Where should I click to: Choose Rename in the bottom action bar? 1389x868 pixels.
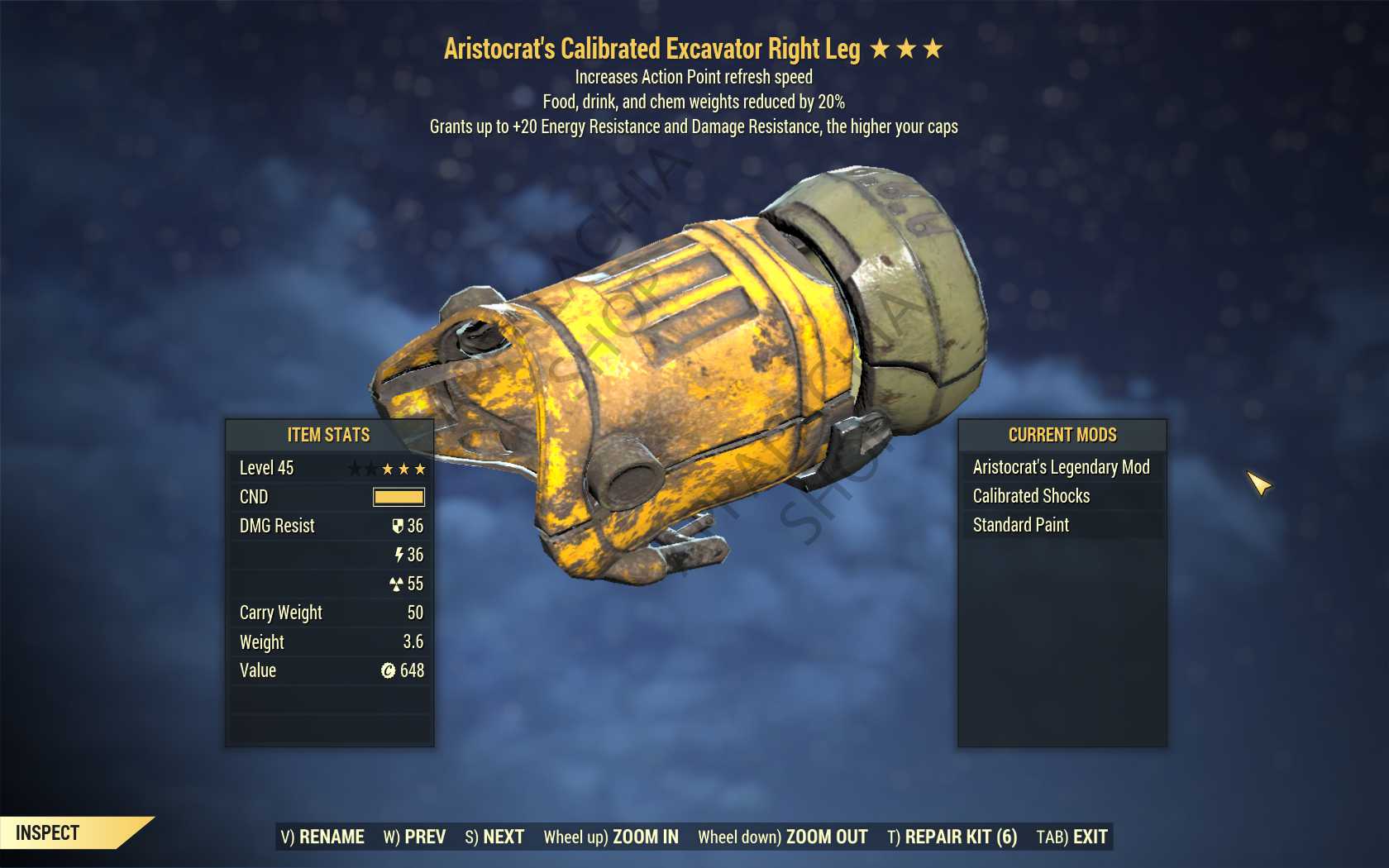[x=322, y=837]
